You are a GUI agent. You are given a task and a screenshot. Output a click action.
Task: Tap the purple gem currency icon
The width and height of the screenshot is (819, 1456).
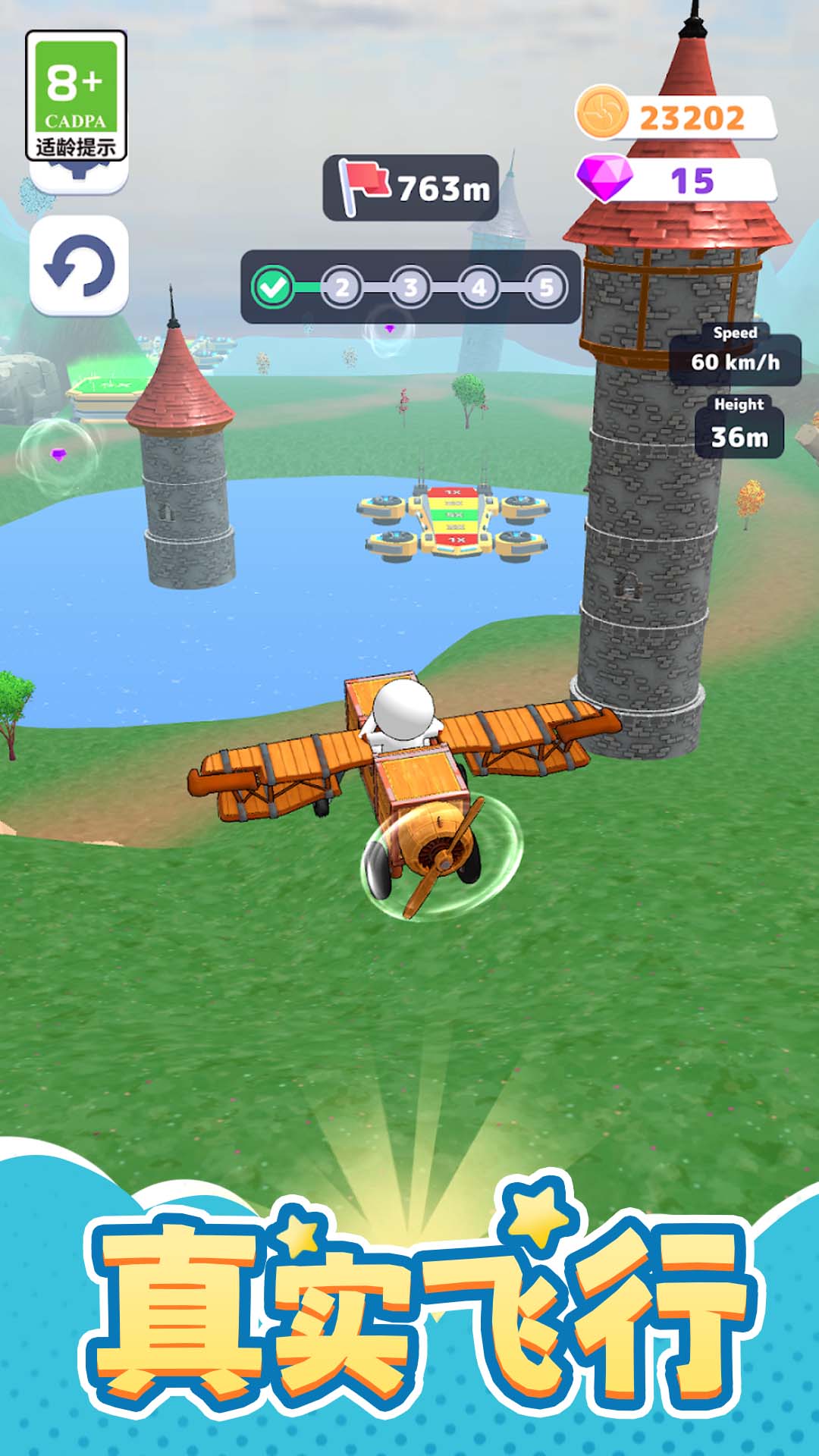click(x=604, y=178)
